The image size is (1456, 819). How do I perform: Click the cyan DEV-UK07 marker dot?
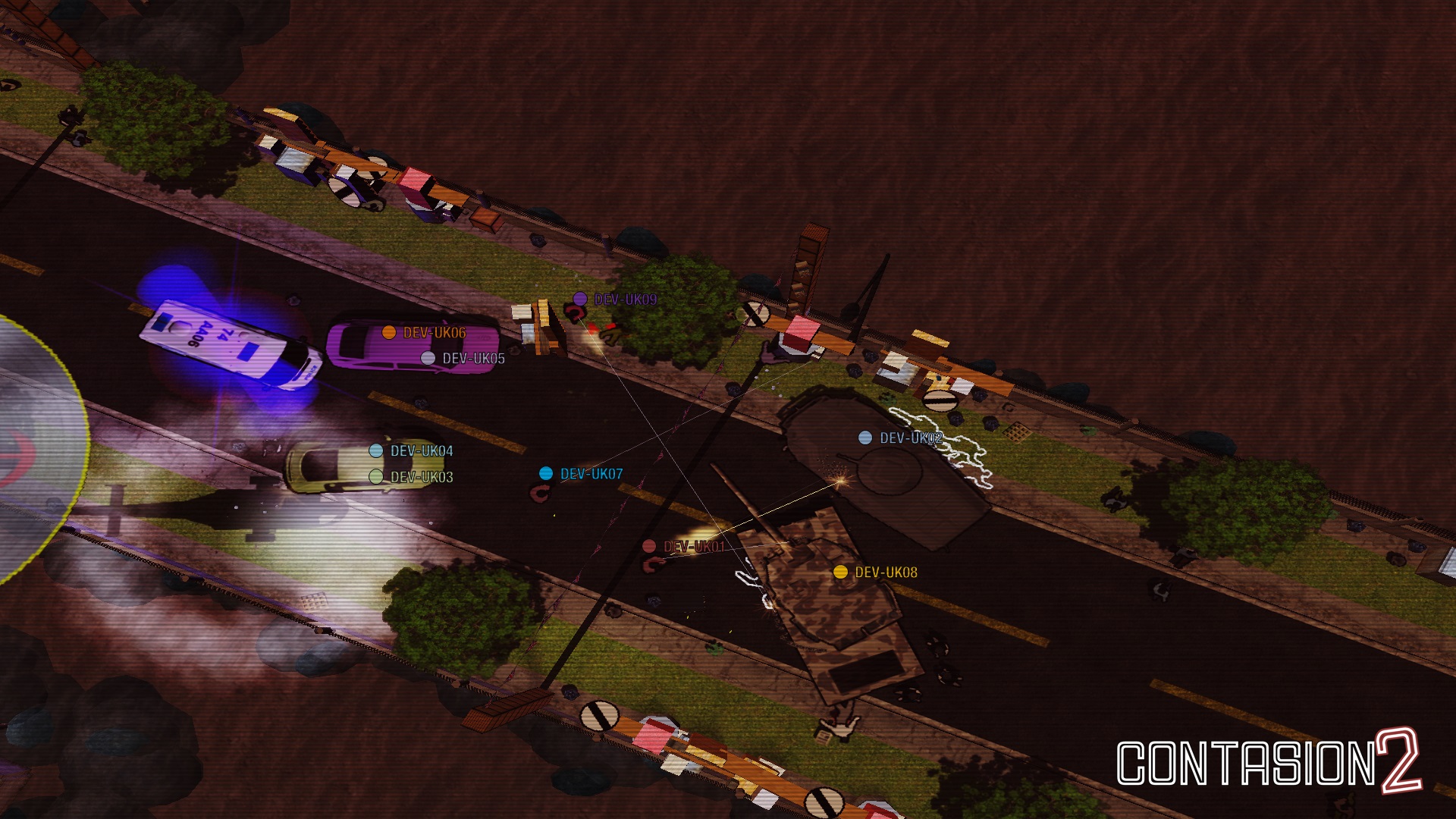click(545, 472)
